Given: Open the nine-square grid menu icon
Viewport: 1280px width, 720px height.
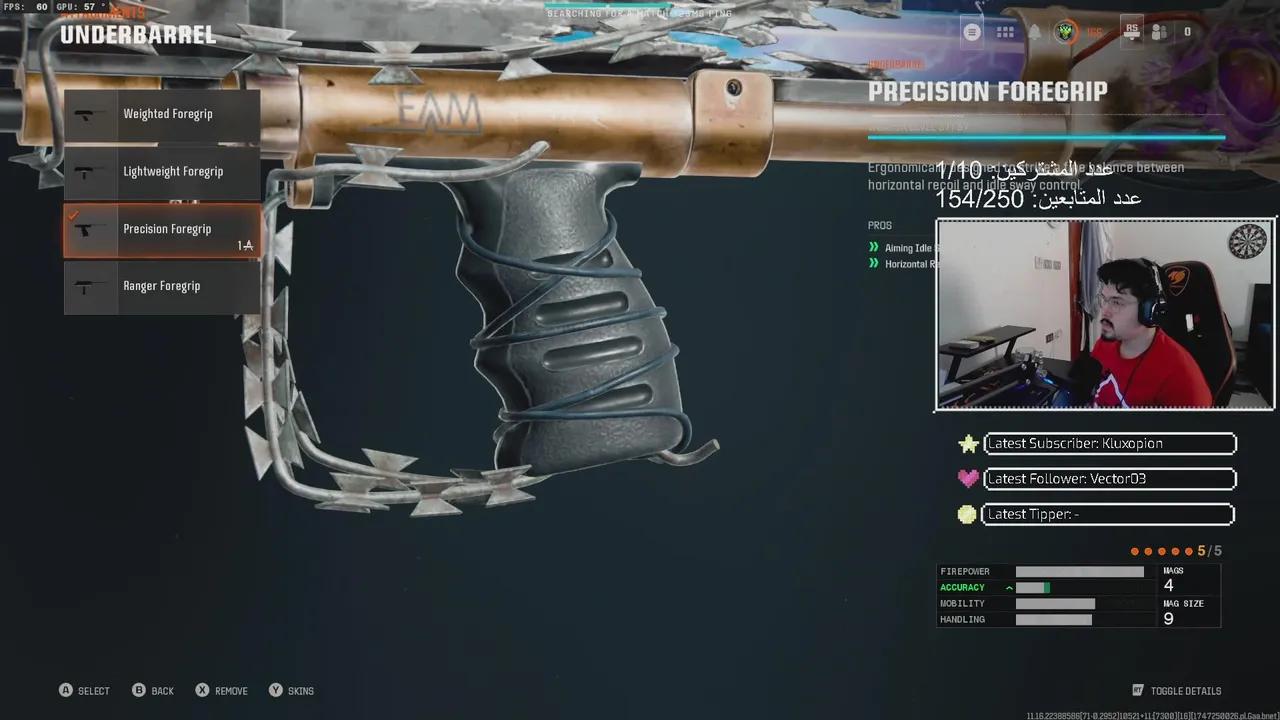Looking at the screenshot, I should (x=1005, y=32).
